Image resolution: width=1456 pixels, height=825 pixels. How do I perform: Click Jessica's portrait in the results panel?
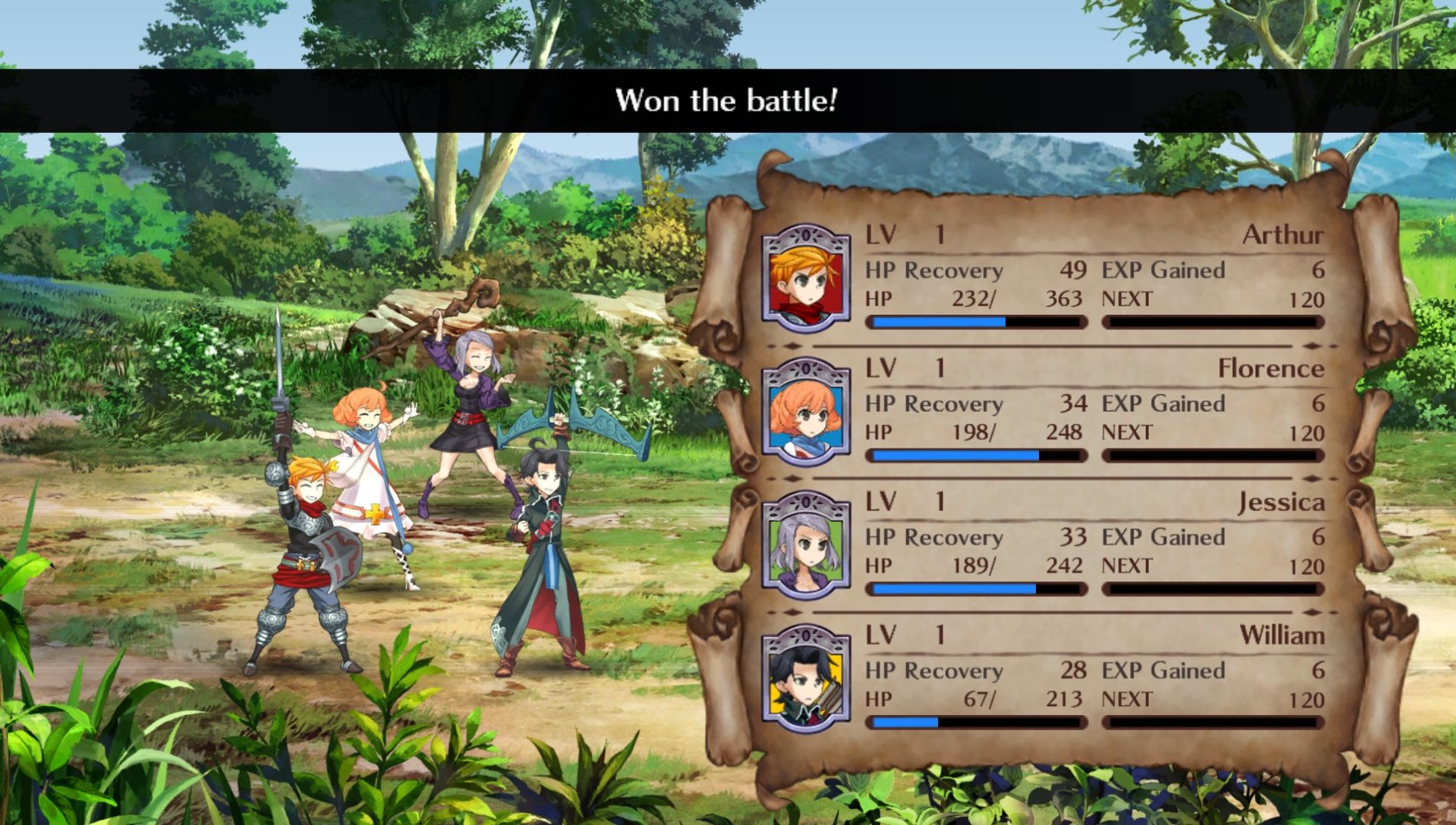tap(806, 545)
